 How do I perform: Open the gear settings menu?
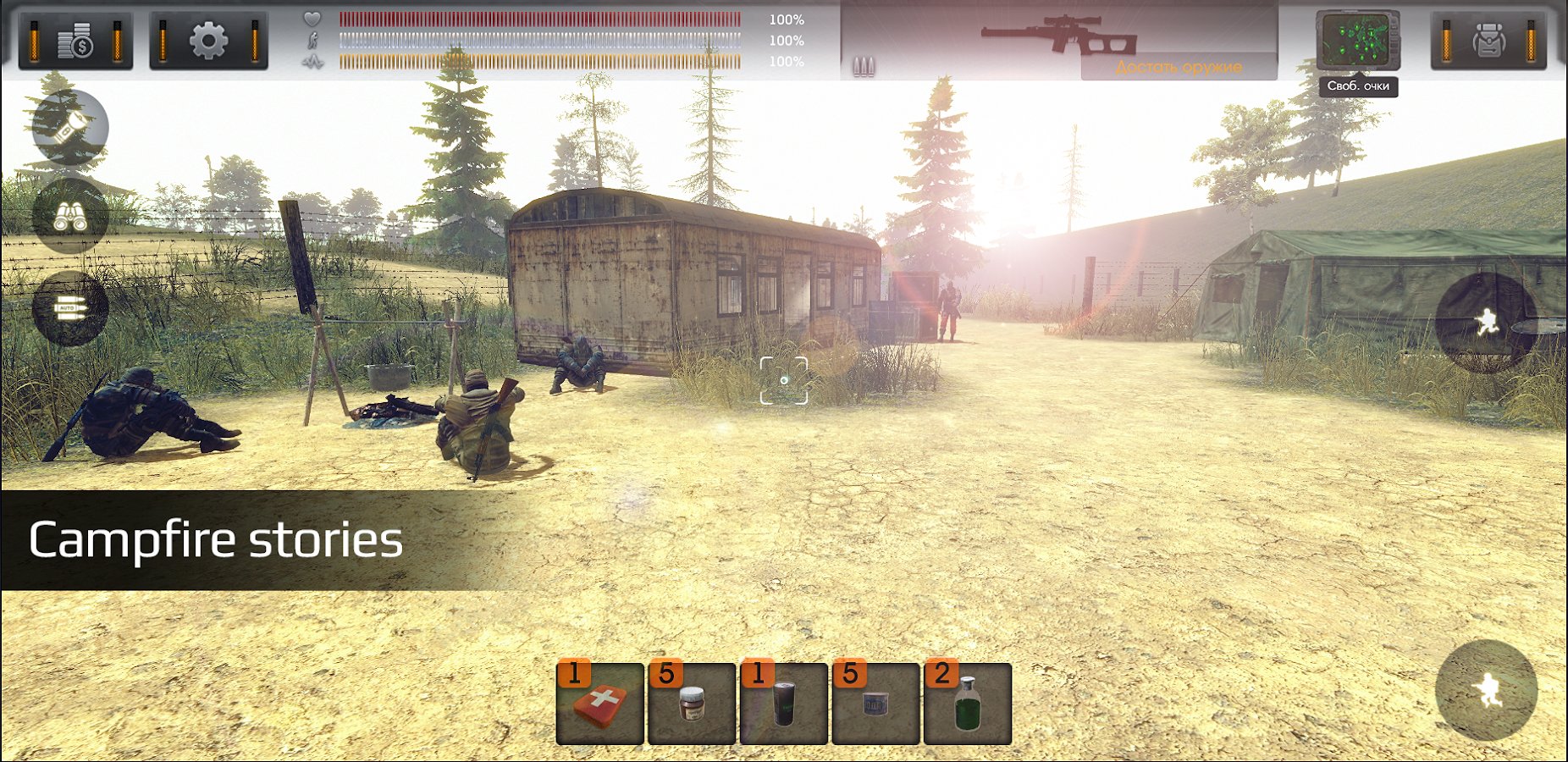[208, 40]
